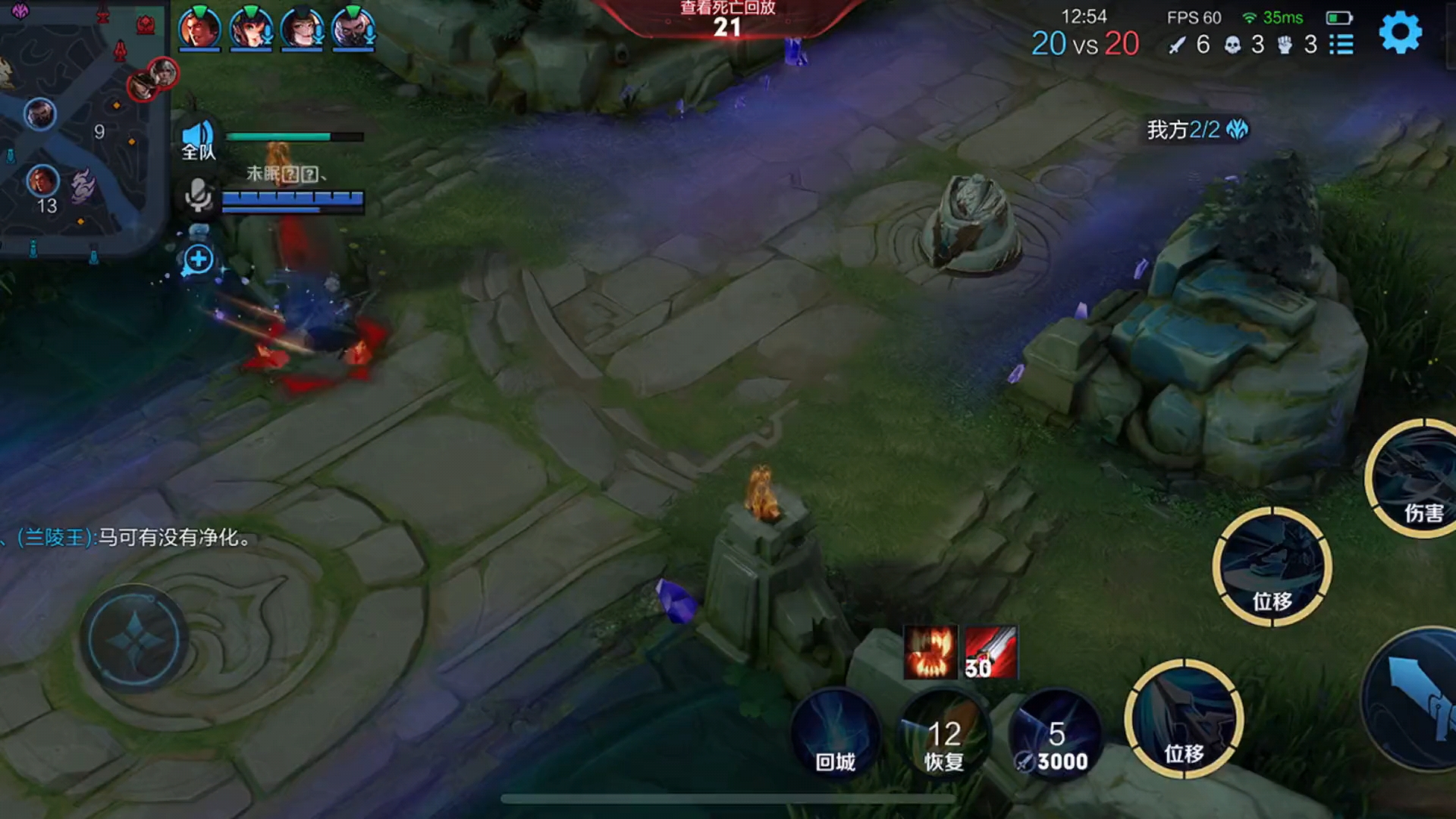Viewport: 1456px width, 819px height.
Task: Use the 恢复 heal skill
Action: (x=944, y=734)
